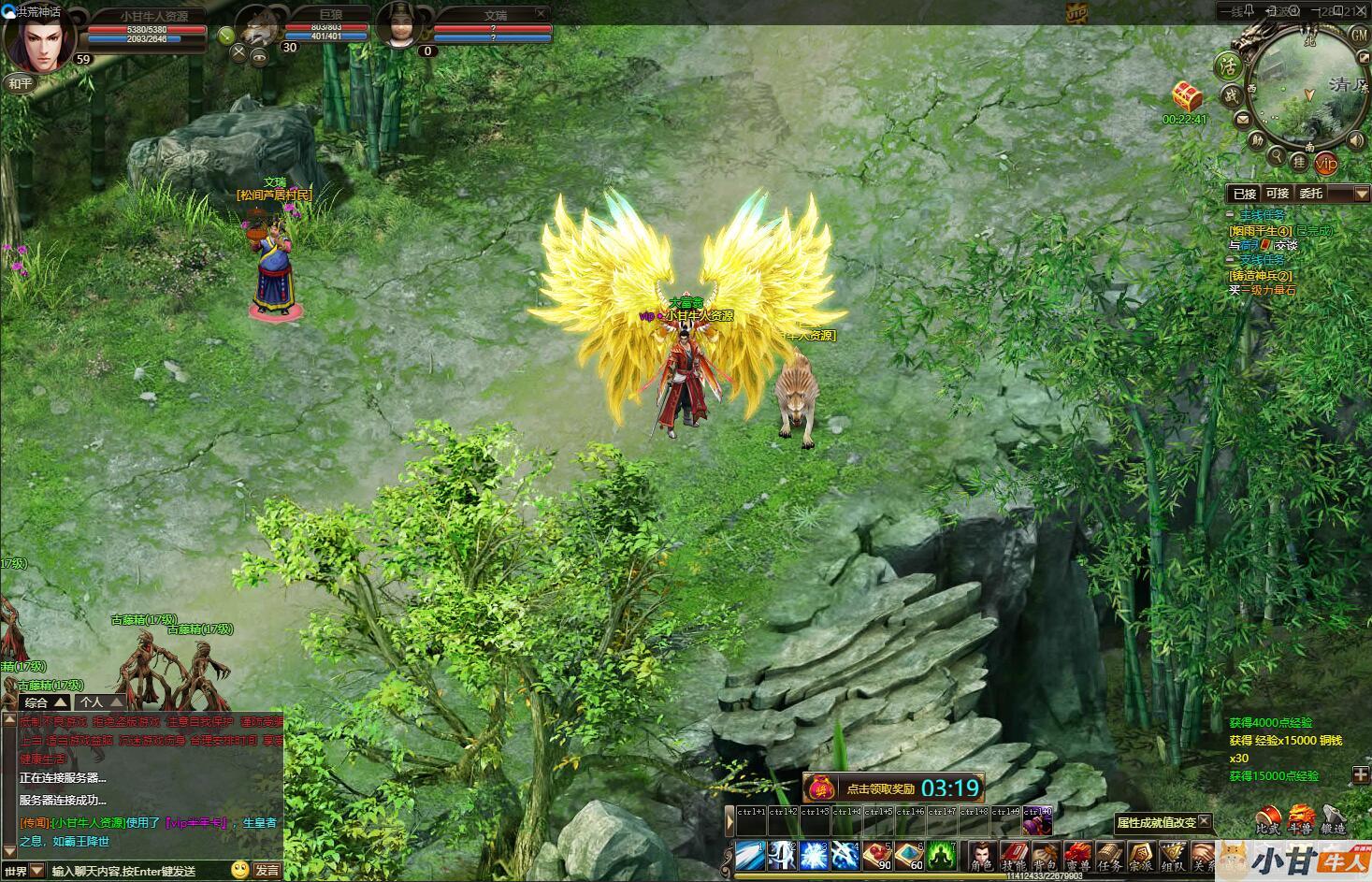
Task: Open the 背包 bag inventory
Action: click(x=1046, y=856)
